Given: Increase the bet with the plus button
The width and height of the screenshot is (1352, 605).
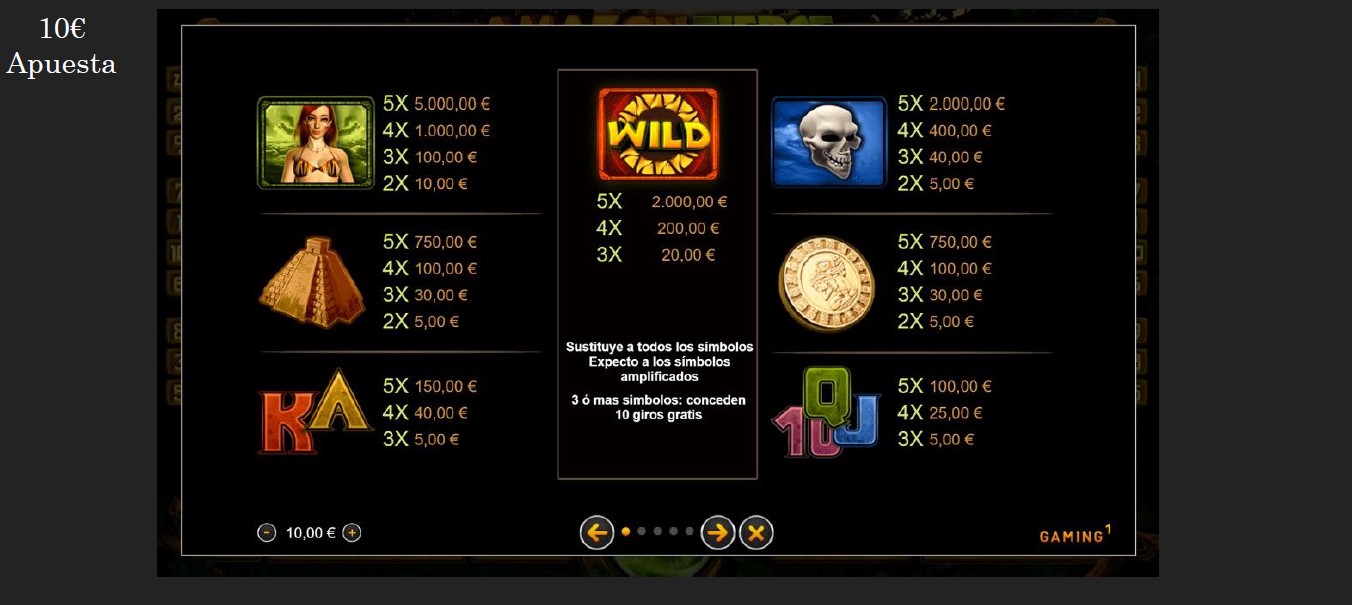Looking at the screenshot, I should click(x=352, y=533).
